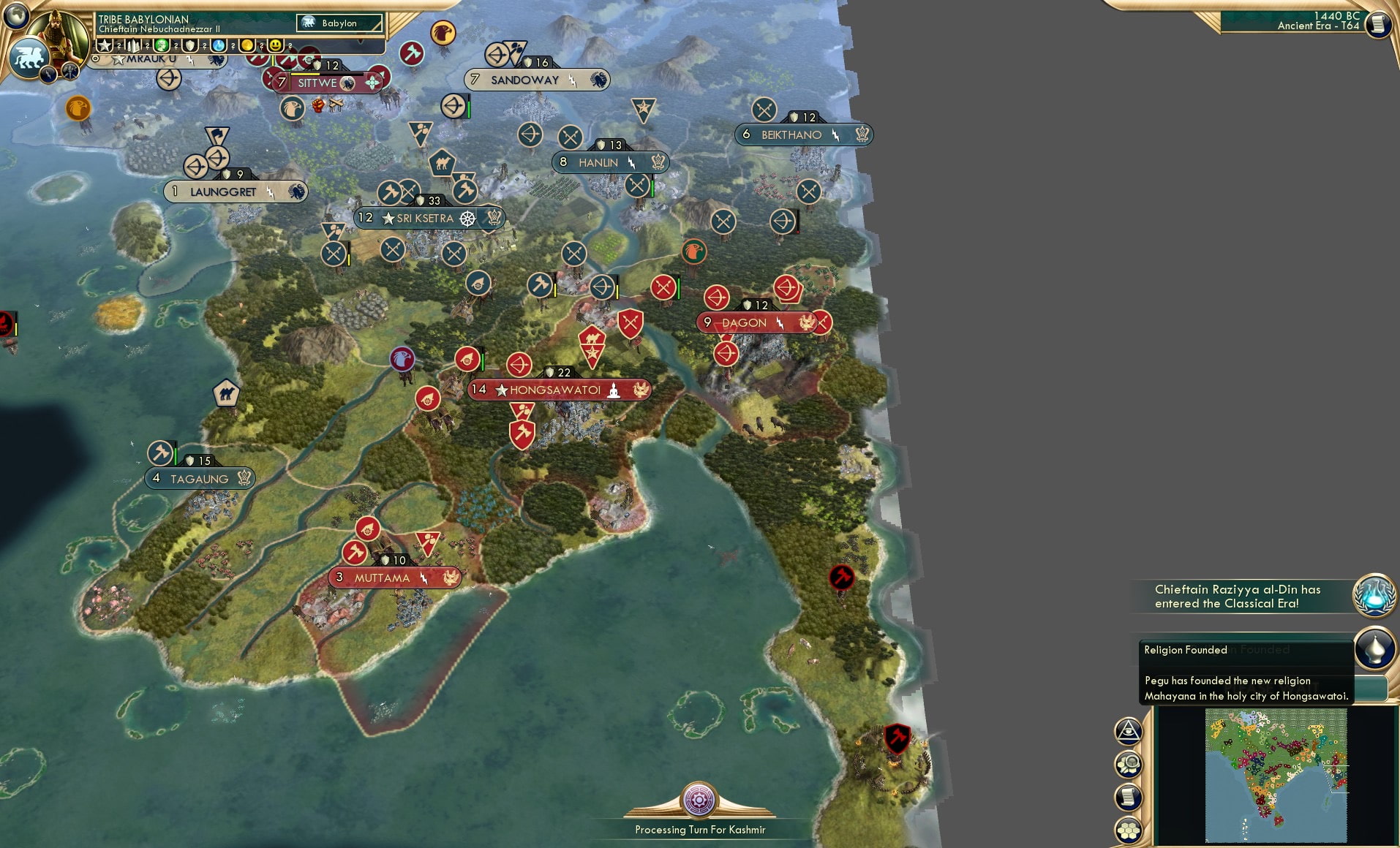The image size is (1400, 848).
Task: Click the gold coin icon in the status bar
Action: click(x=247, y=45)
